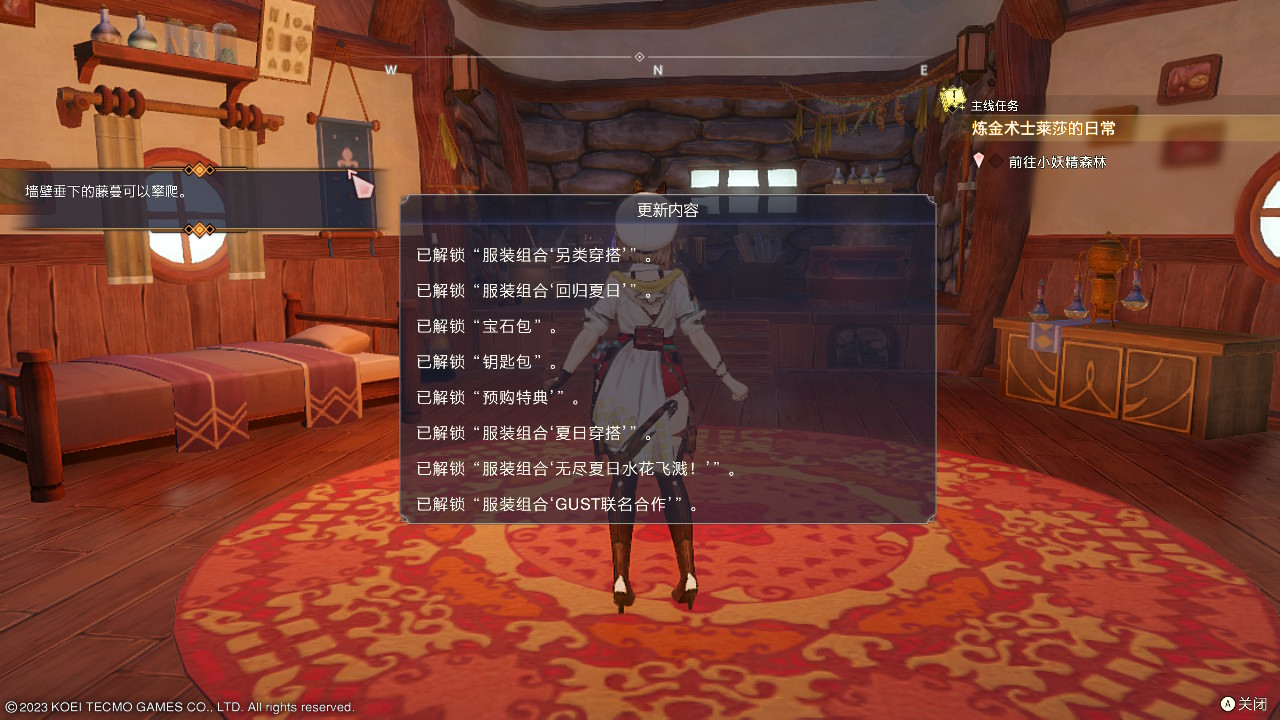Select the pink quest marker diamond icon

click(x=978, y=160)
